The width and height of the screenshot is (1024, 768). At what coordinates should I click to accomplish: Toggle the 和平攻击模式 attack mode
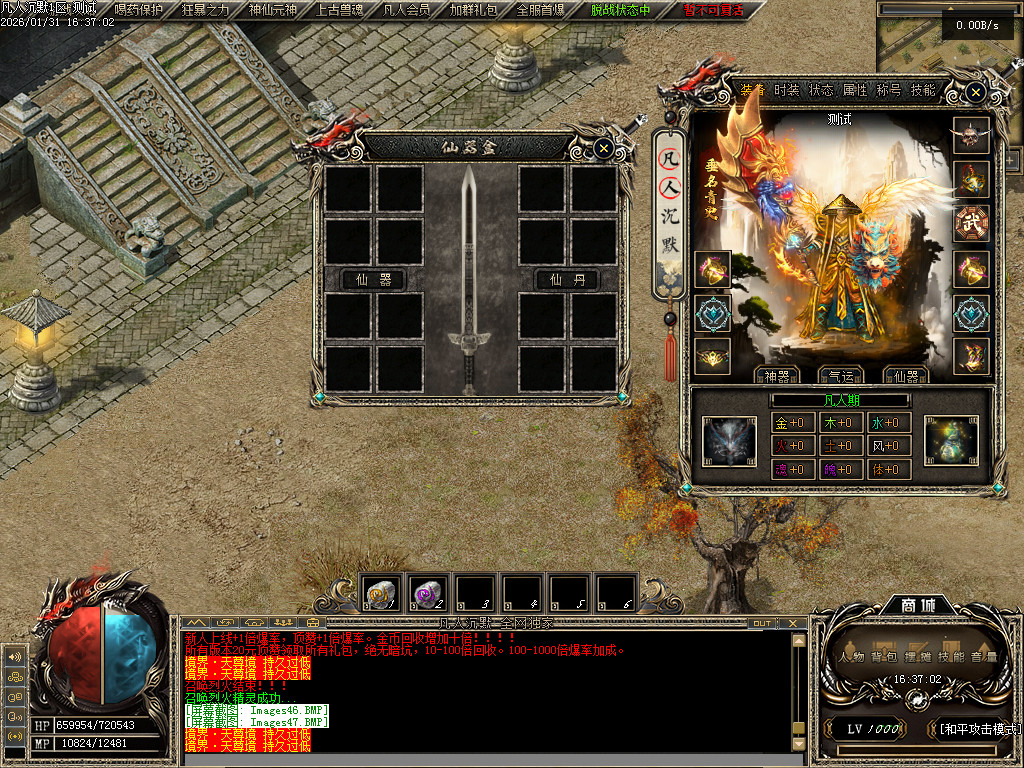point(977,729)
